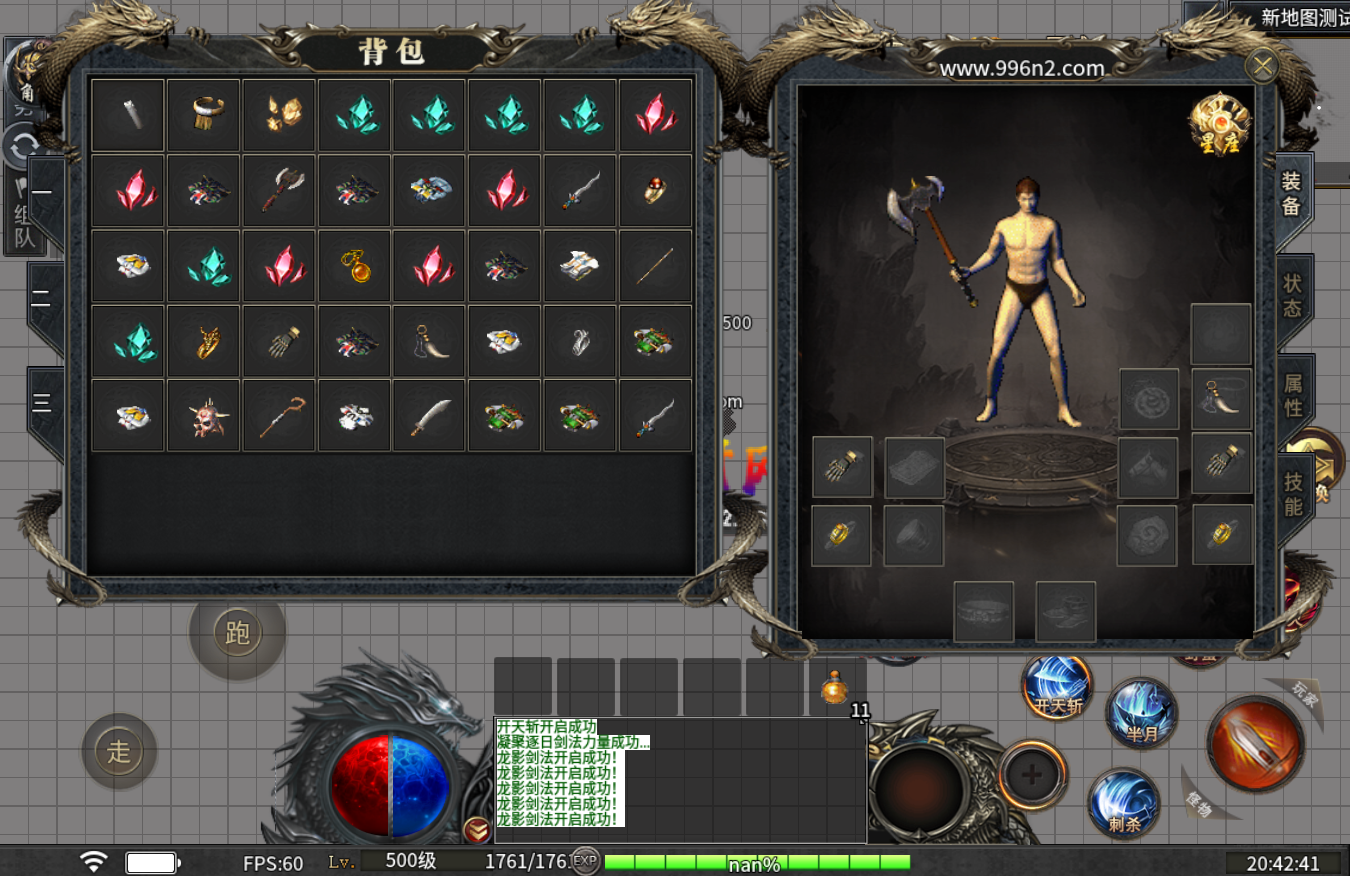Expand the chat log arrow button

point(477,828)
